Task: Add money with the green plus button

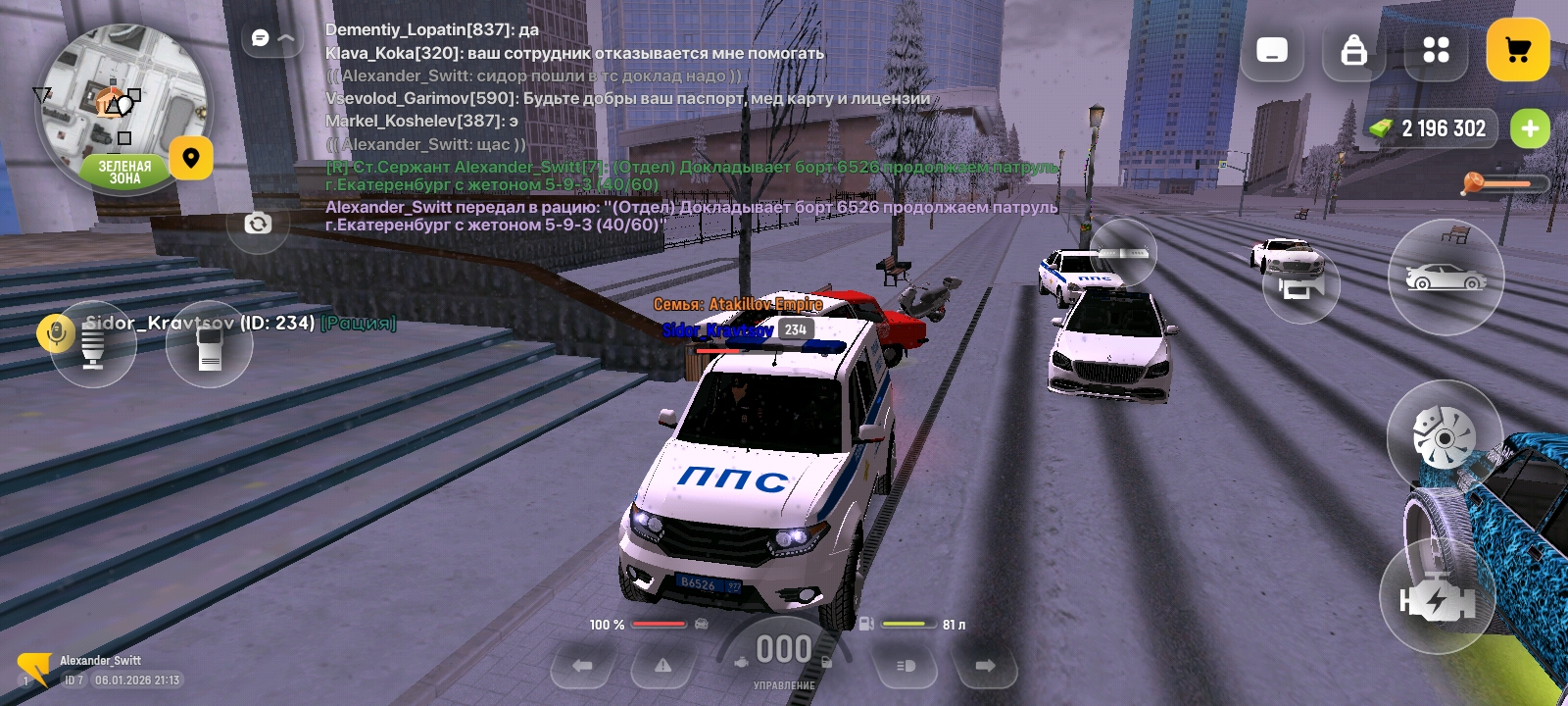Action: pos(1530,128)
